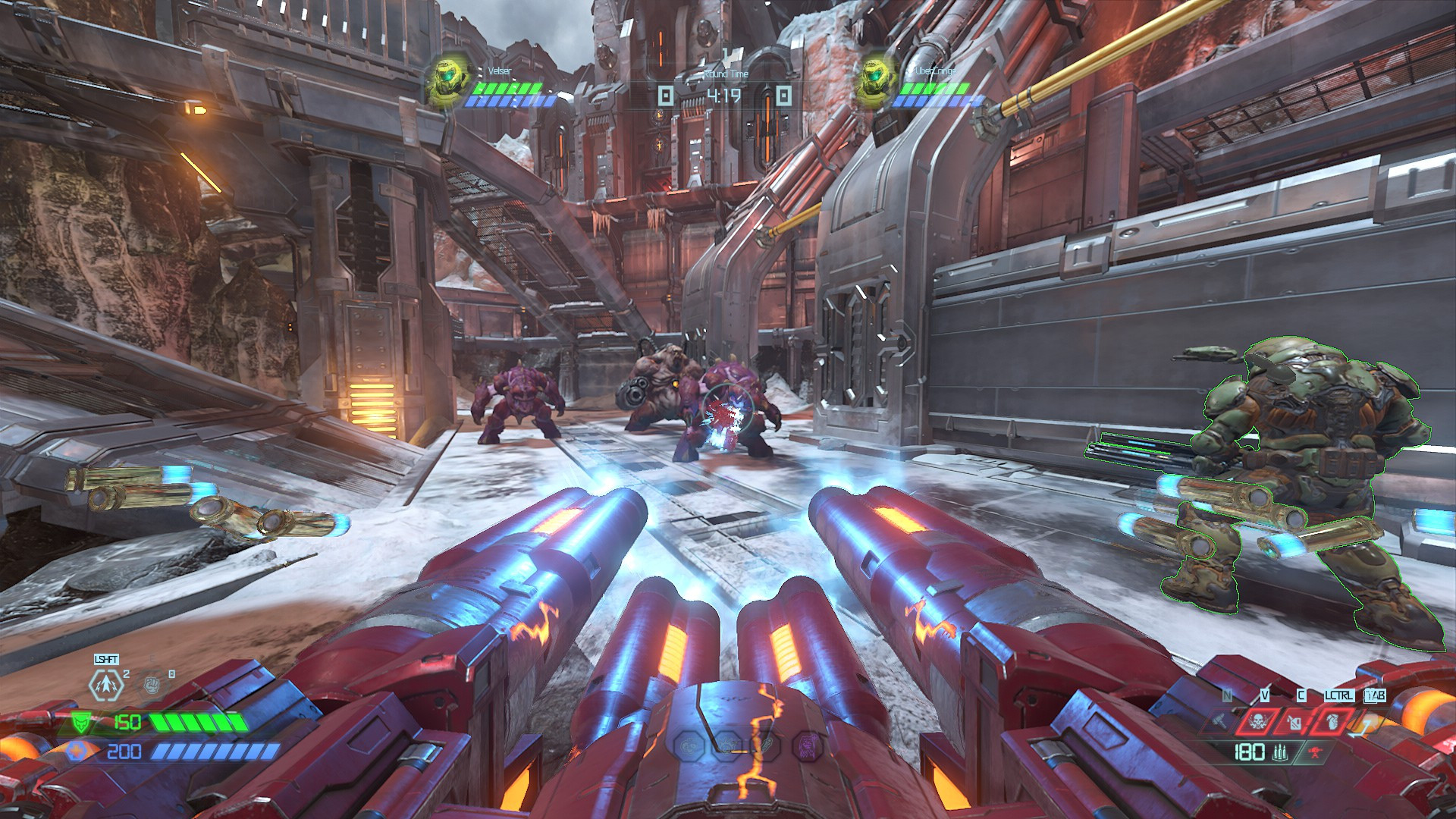1456x819 pixels.
Task: Click the flame belch fuel icon
Action: (1294, 722)
